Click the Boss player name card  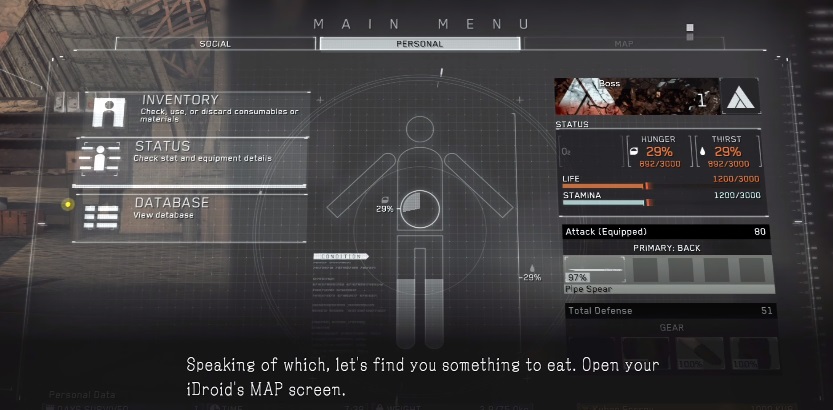click(633, 97)
